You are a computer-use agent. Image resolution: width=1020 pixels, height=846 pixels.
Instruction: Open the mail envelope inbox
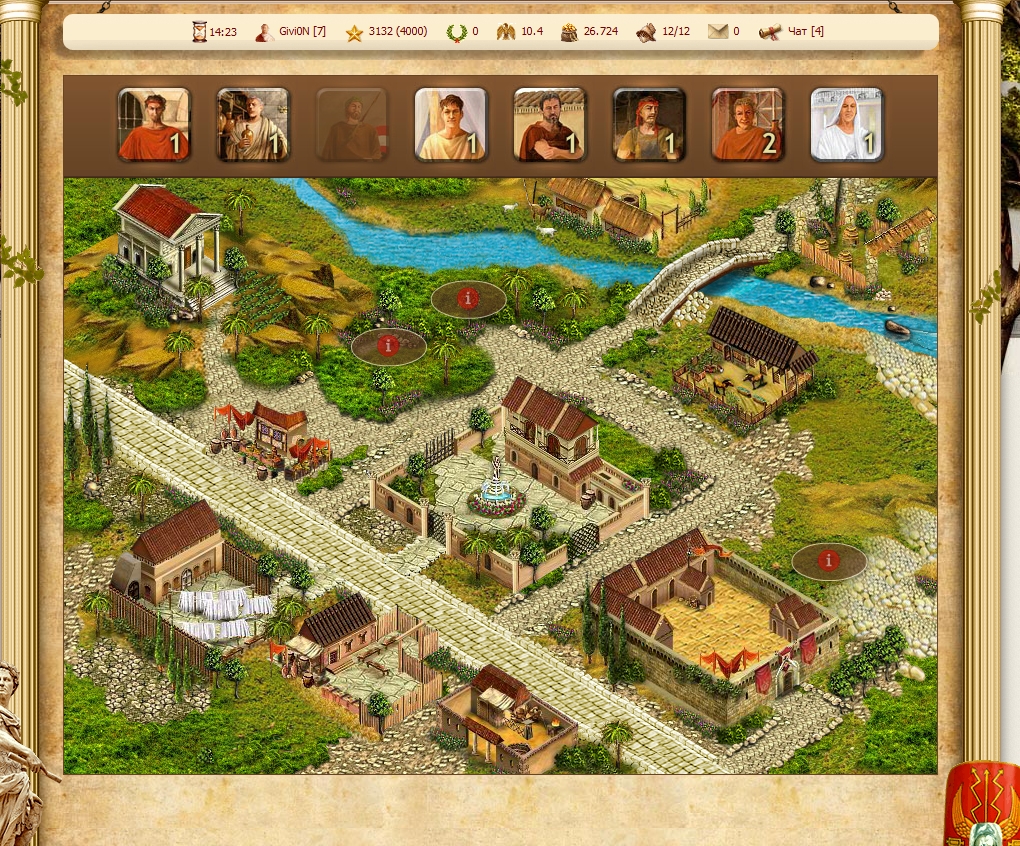tap(718, 32)
